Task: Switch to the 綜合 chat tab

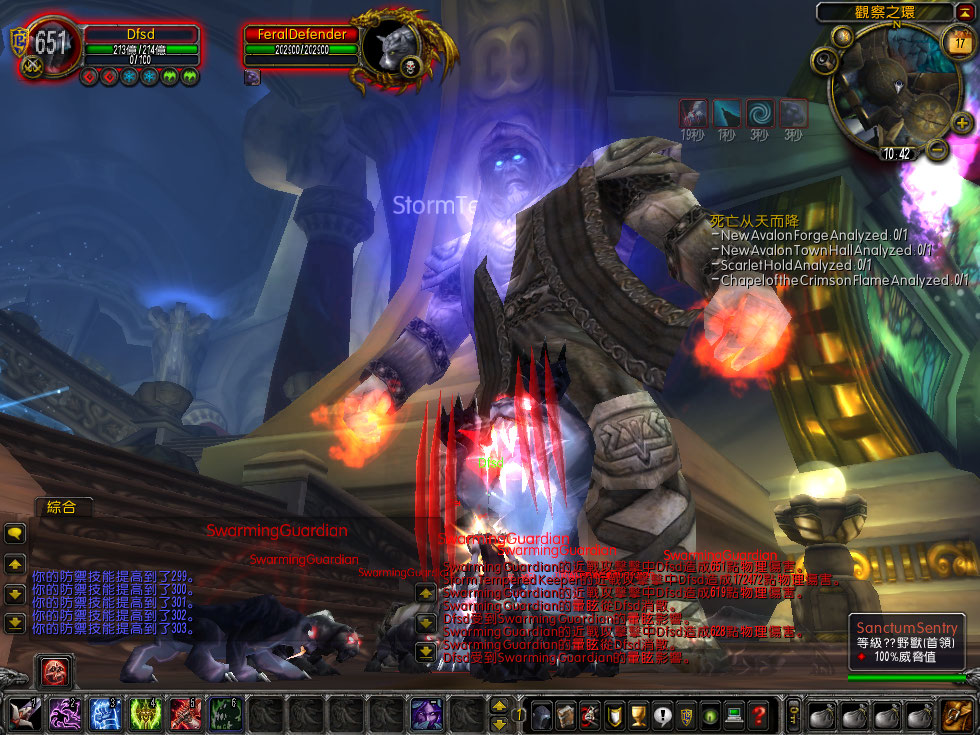Action: click(x=62, y=507)
